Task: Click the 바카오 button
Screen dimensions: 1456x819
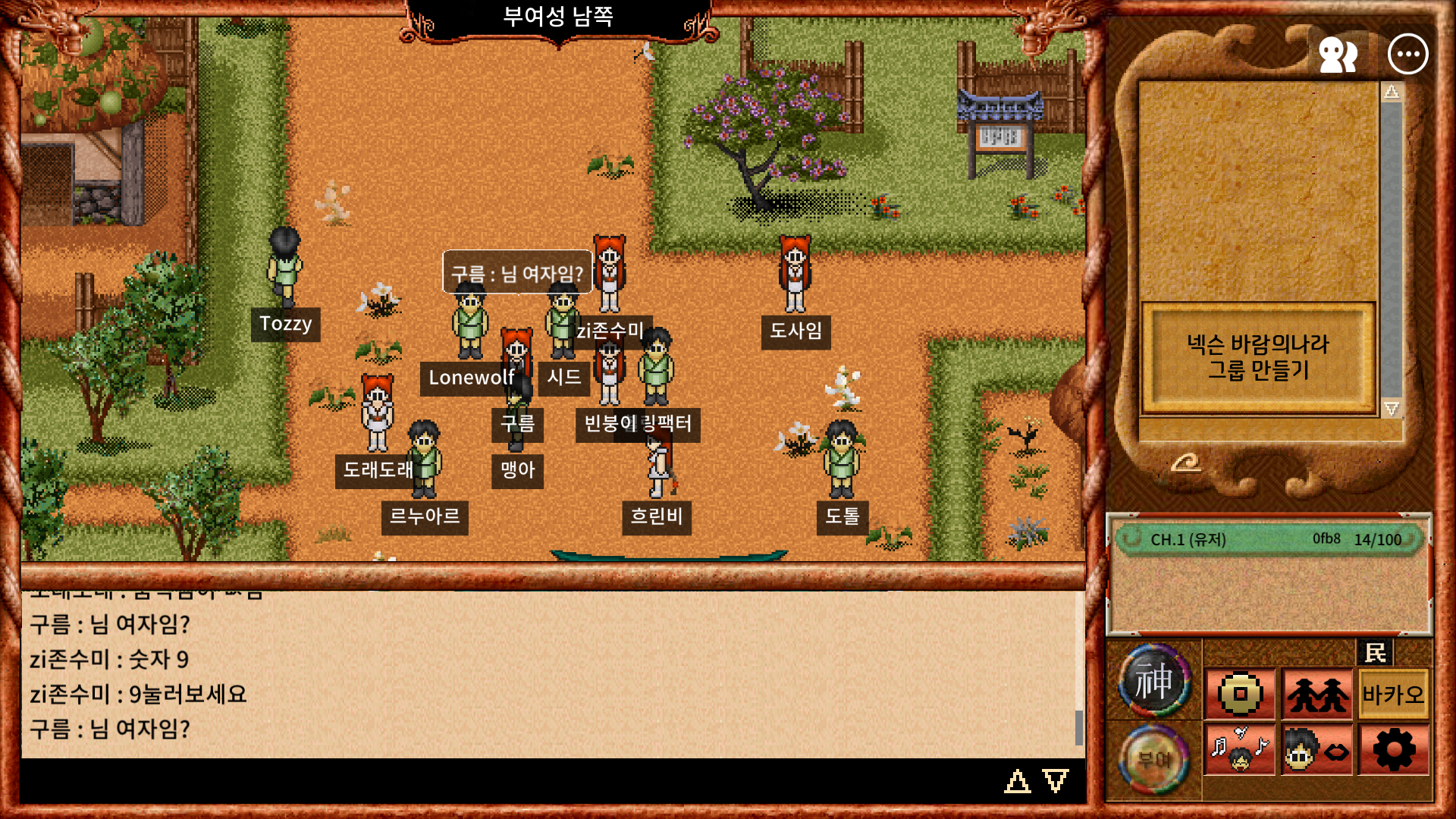Action: click(1393, 694)
